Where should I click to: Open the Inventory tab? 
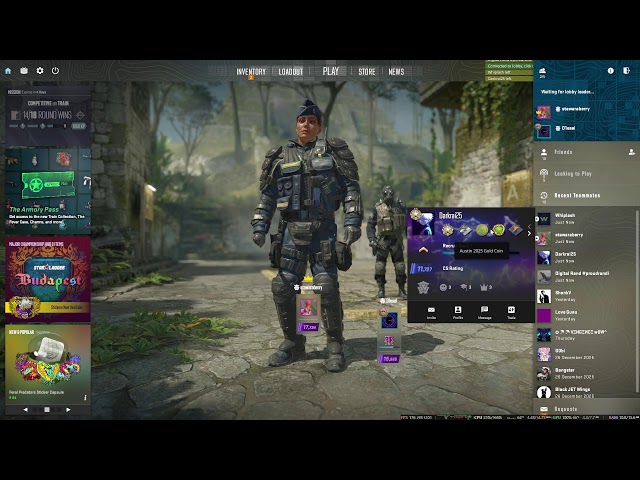251,72
